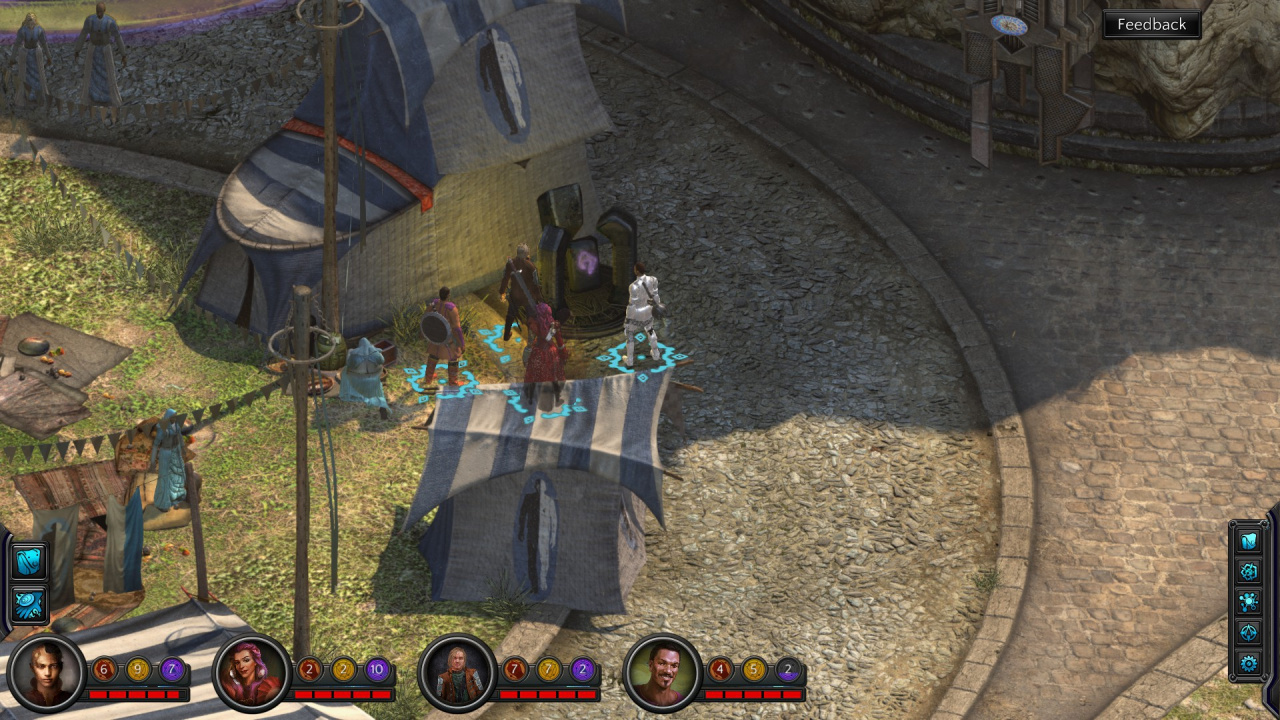1280x720 pixels.
Task: Pick the smiling mustached man's portrait
Action: coord(662,672)
